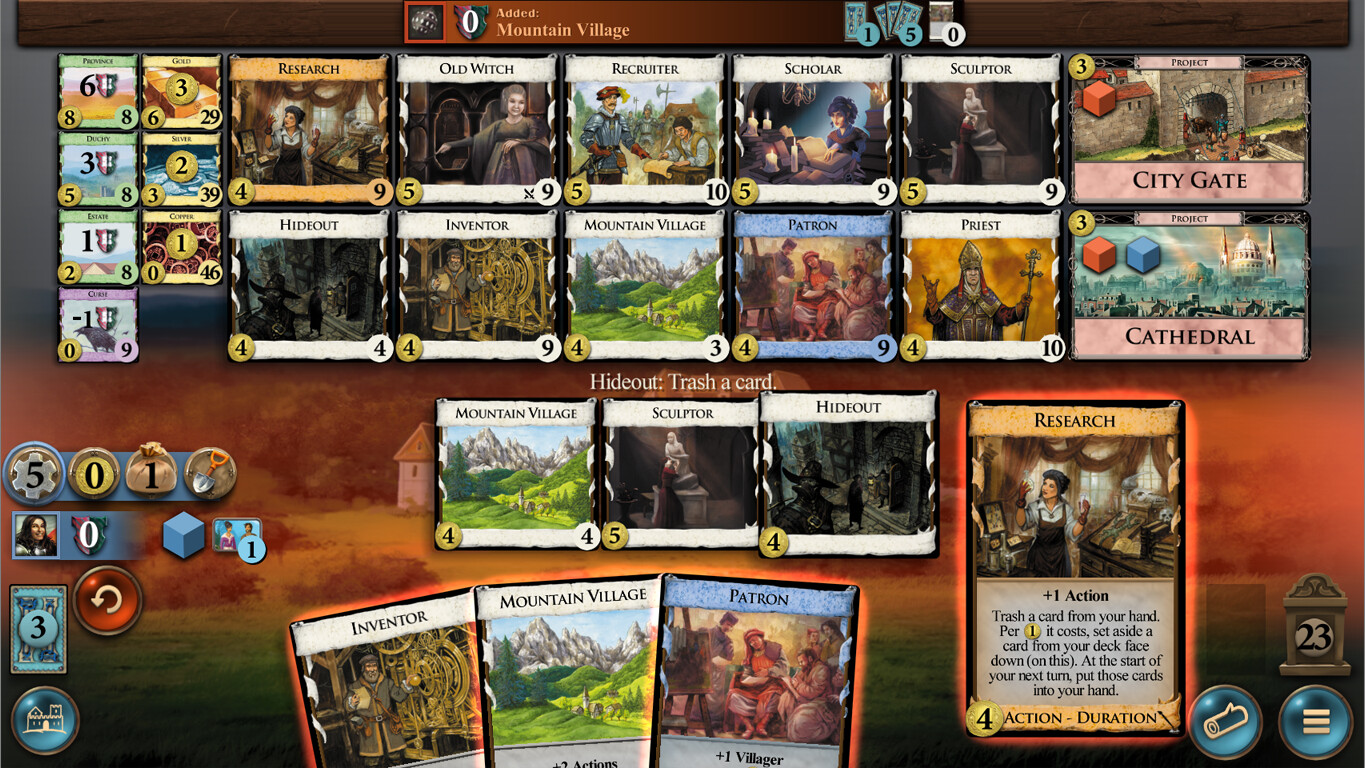Click the City Gate project card
The image size is (1365, 768).
[x=1188, y=128]
